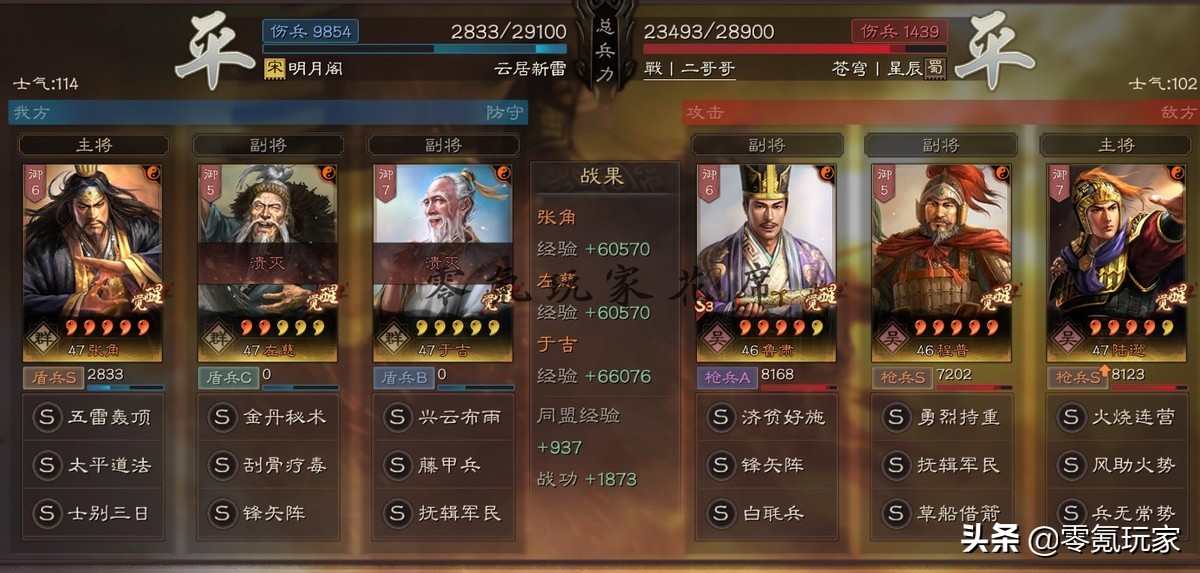Open the 程普 enemy general card
The image size is (1200, 573).
(941, 260)
